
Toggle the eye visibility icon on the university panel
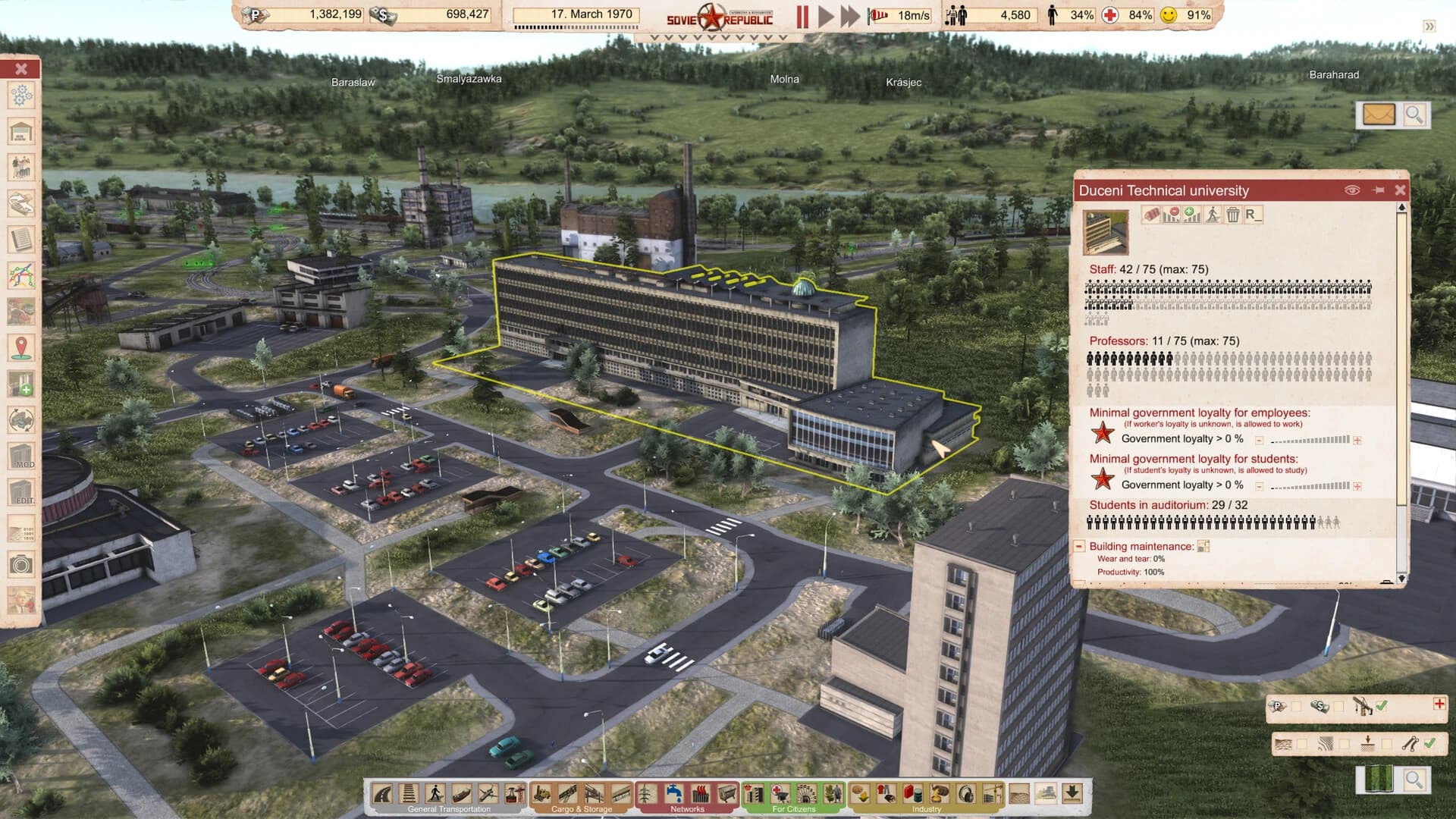point(1352,190)
